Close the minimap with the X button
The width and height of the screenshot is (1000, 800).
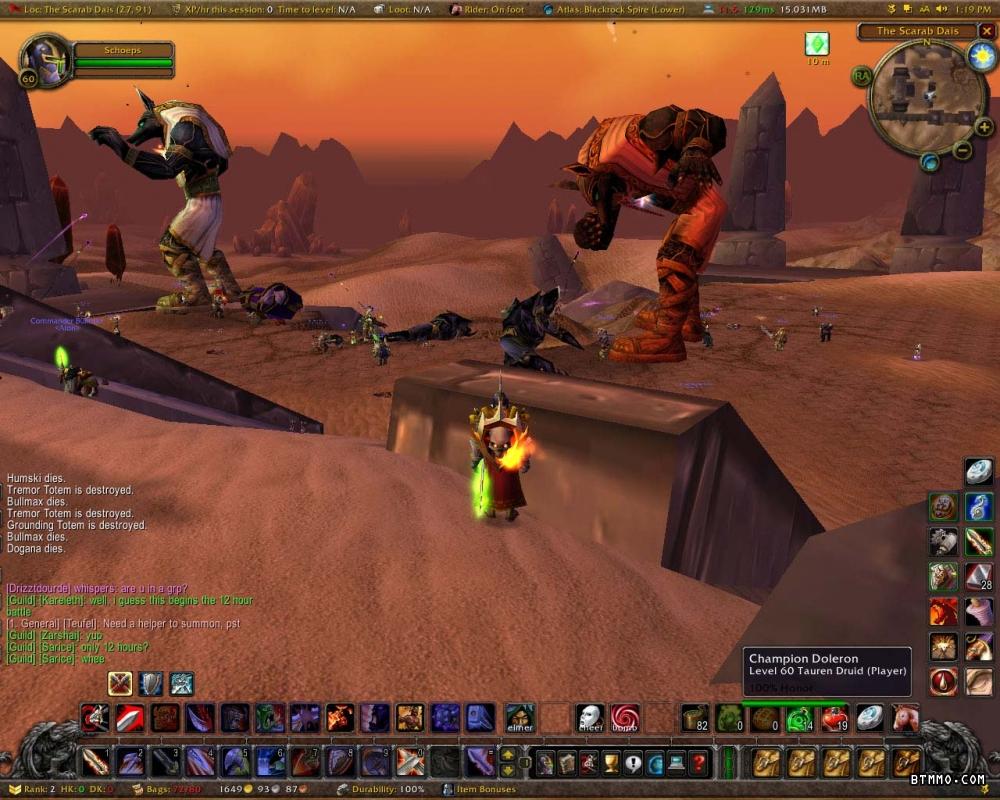click(986, 31)
